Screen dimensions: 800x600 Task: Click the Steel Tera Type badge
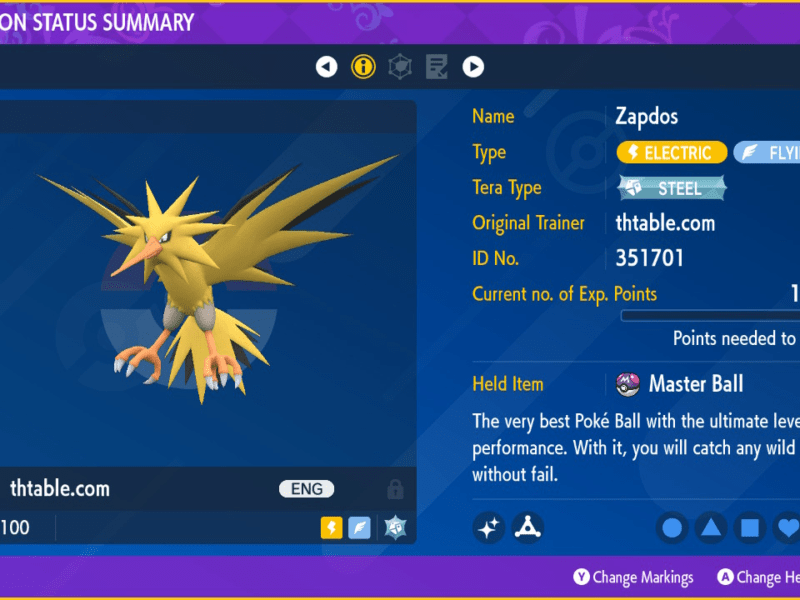(671, 187)
